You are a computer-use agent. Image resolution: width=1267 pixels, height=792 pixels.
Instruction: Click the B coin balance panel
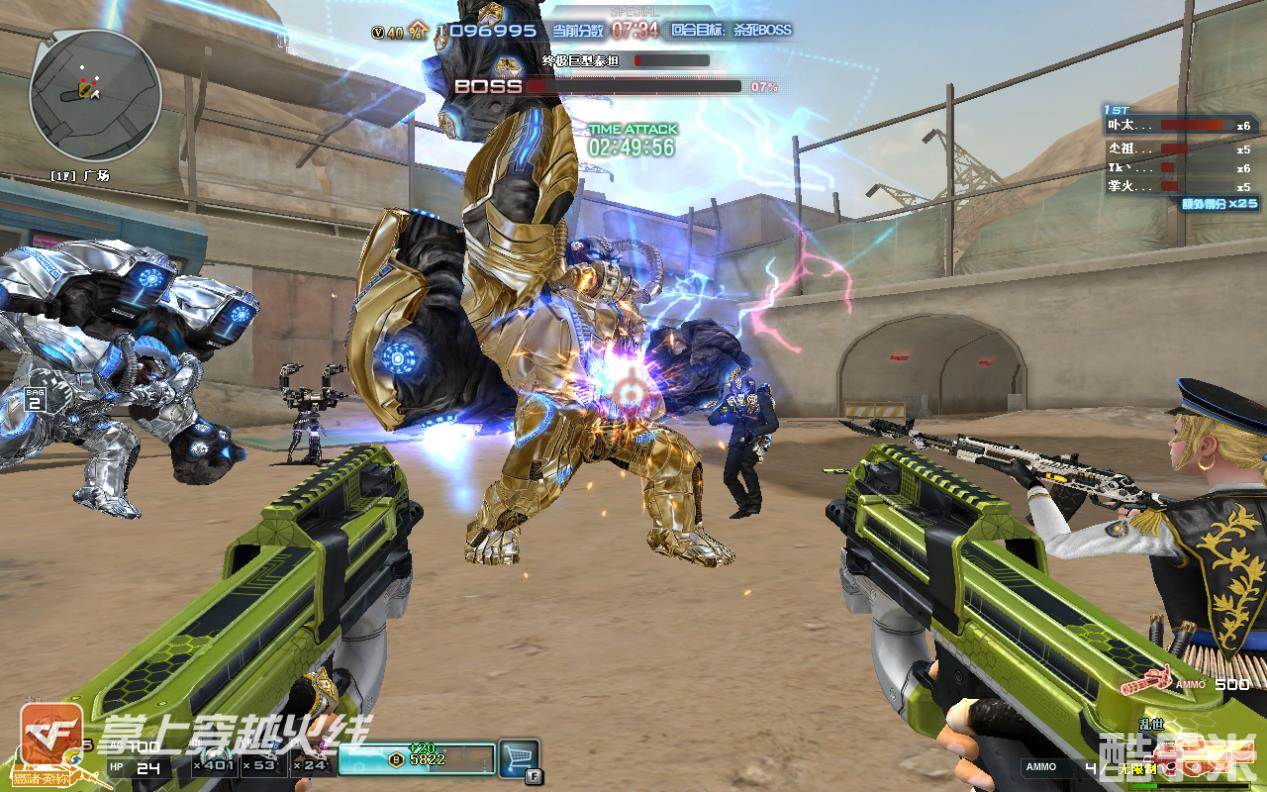[x=417, y=759]
